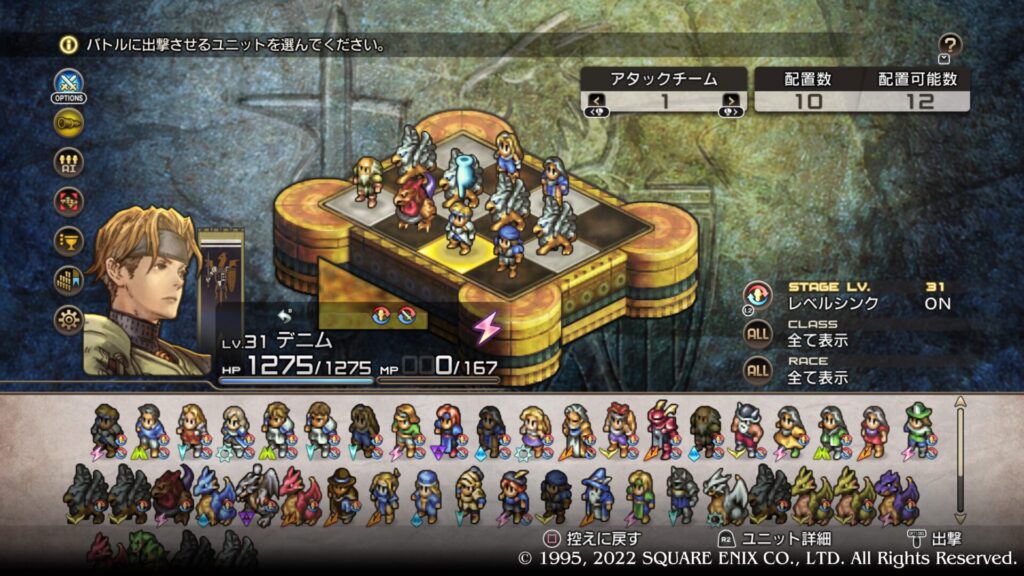The height and width of the screenshot is (576, 1024).
Task: Click the unit roster scrollbar
Action: click(962, 460)
